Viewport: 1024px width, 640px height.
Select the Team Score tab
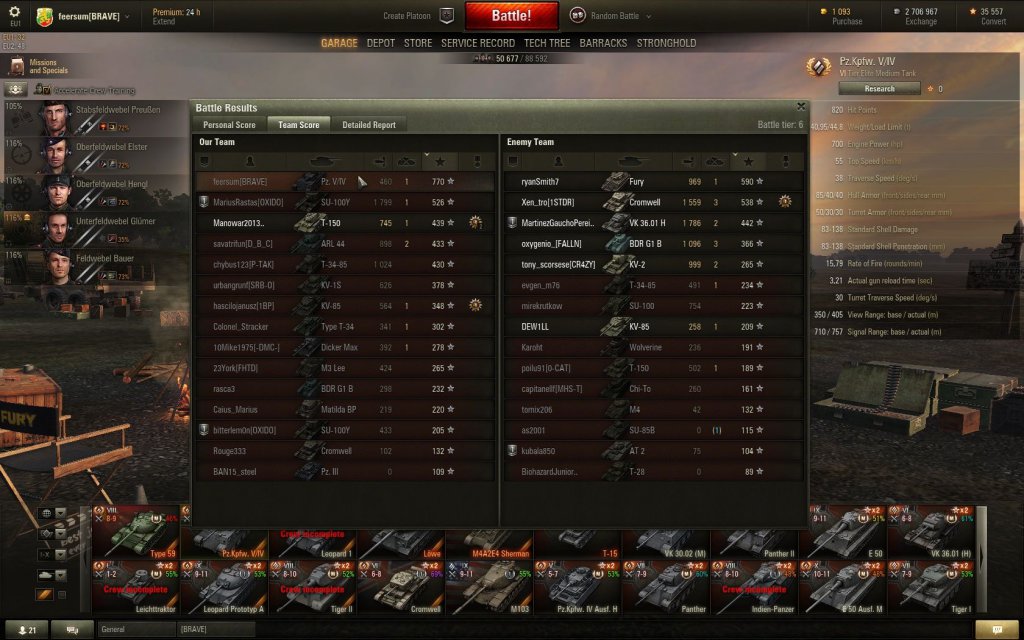[x=298, y=125]
